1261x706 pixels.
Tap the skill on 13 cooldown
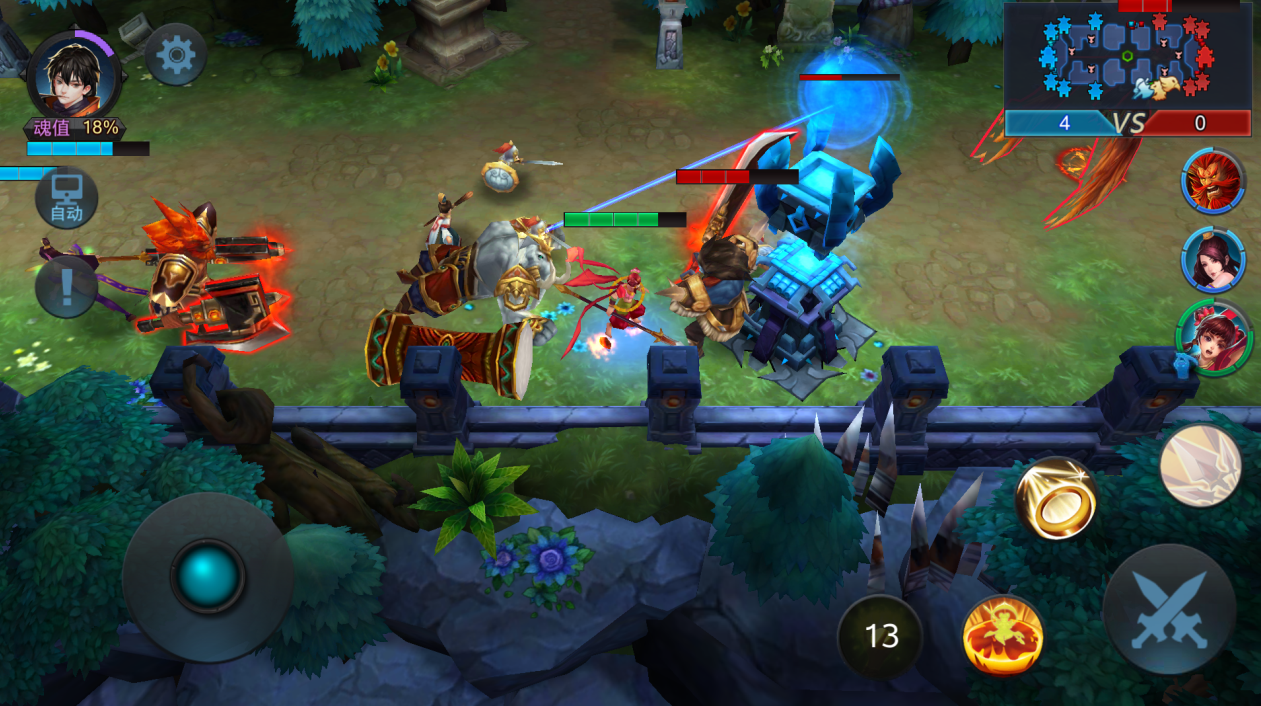click(881, 636)
